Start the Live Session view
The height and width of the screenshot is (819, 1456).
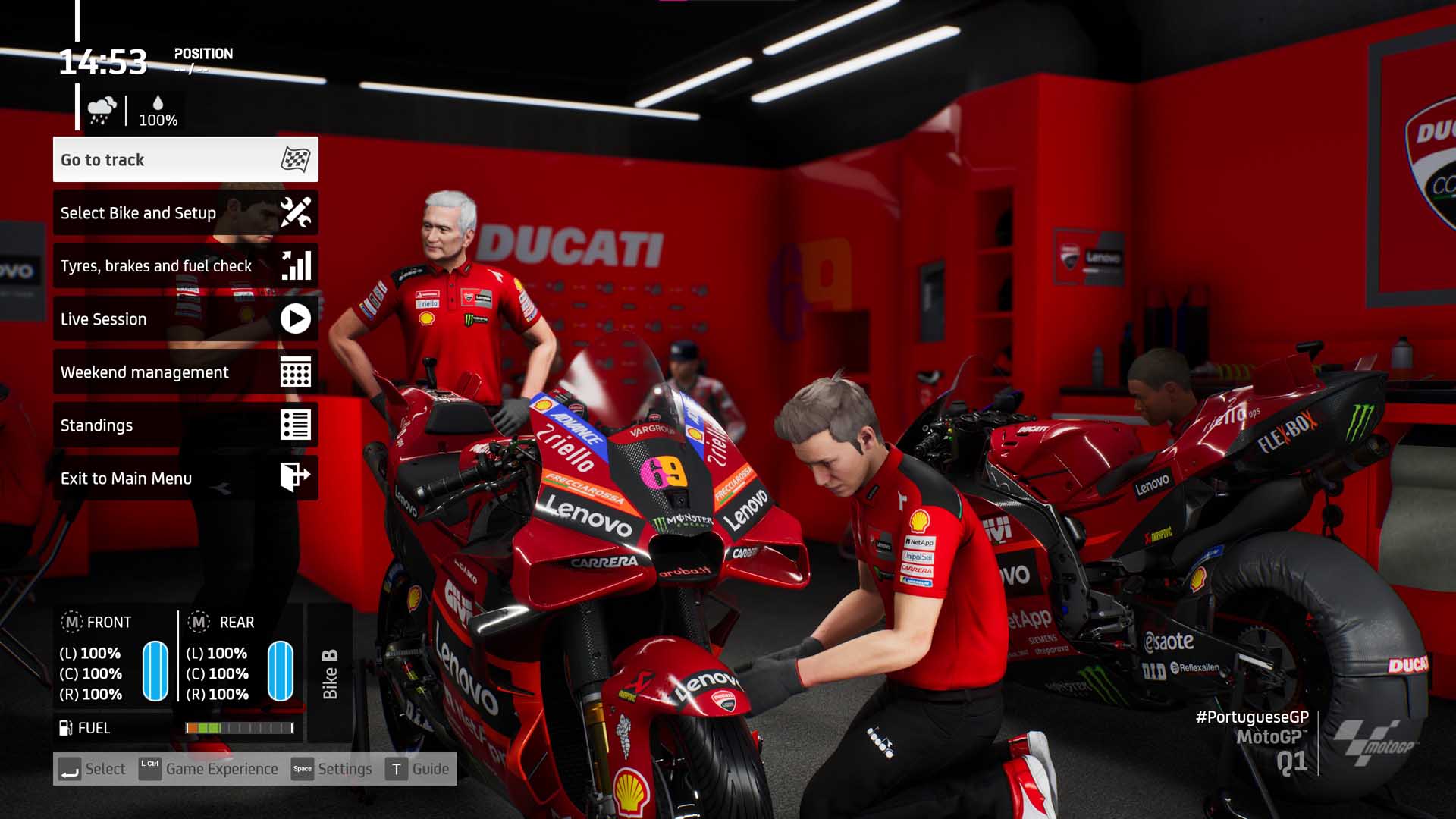click(185, 319)
